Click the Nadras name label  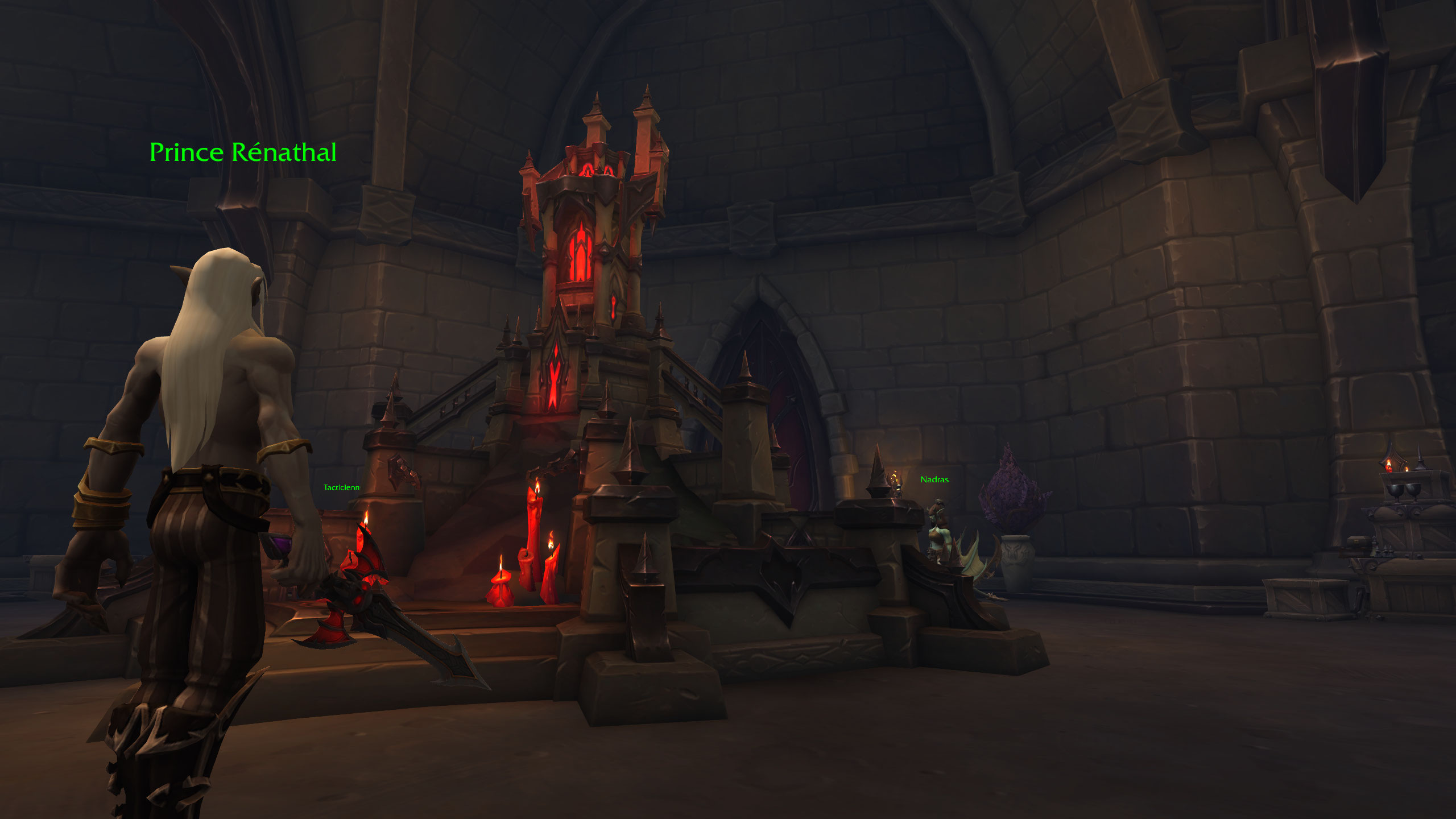pyautogui.click(x=934, y=479)
